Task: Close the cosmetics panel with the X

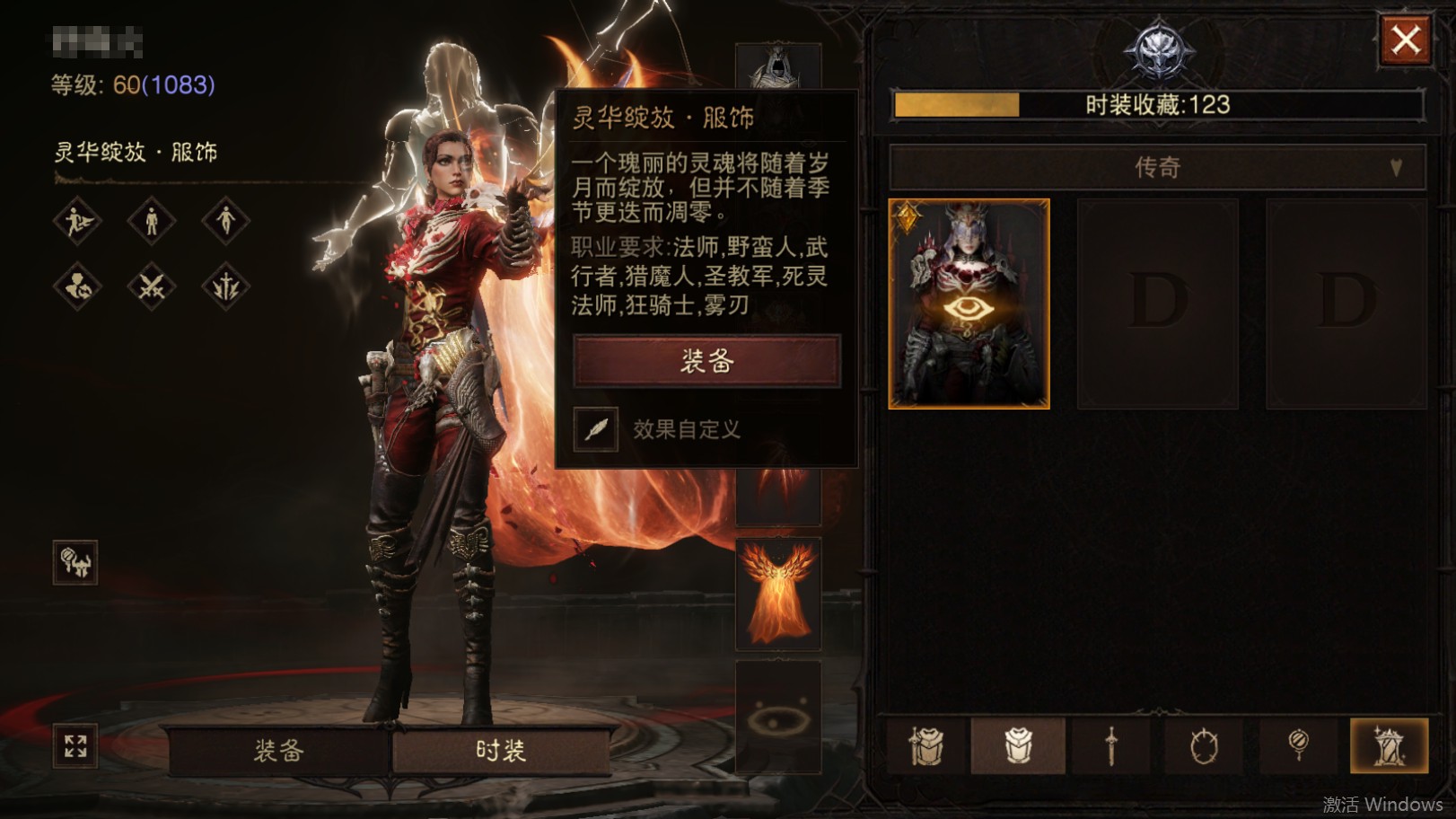Action: [x=1405, y=40]
